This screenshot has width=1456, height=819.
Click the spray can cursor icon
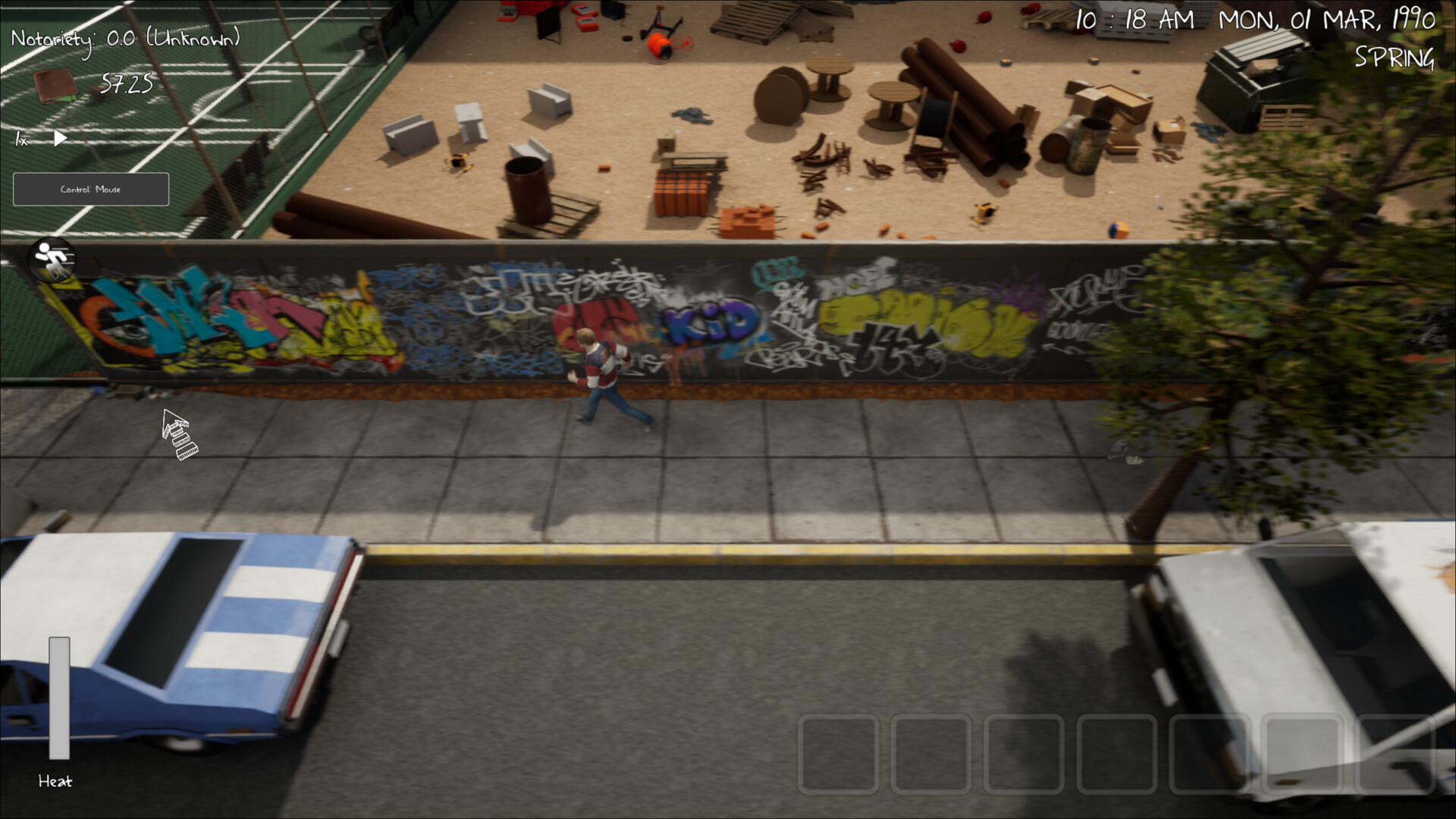pos(180,432)
